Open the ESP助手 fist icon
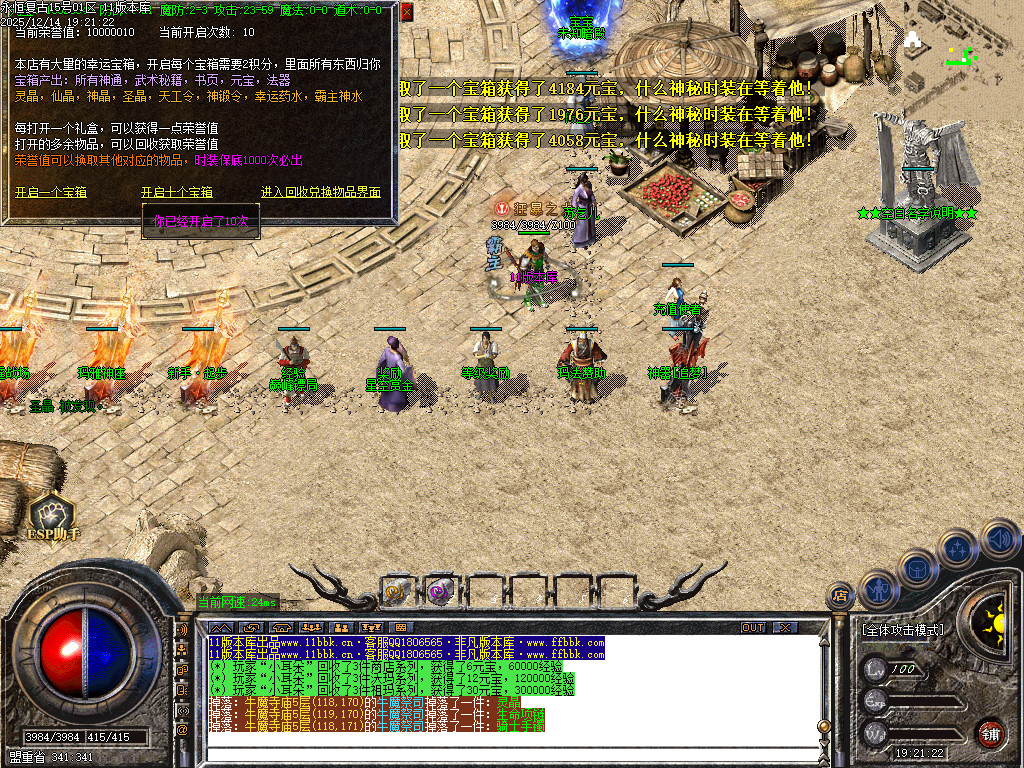1024x768 pixels. (52, 513)
